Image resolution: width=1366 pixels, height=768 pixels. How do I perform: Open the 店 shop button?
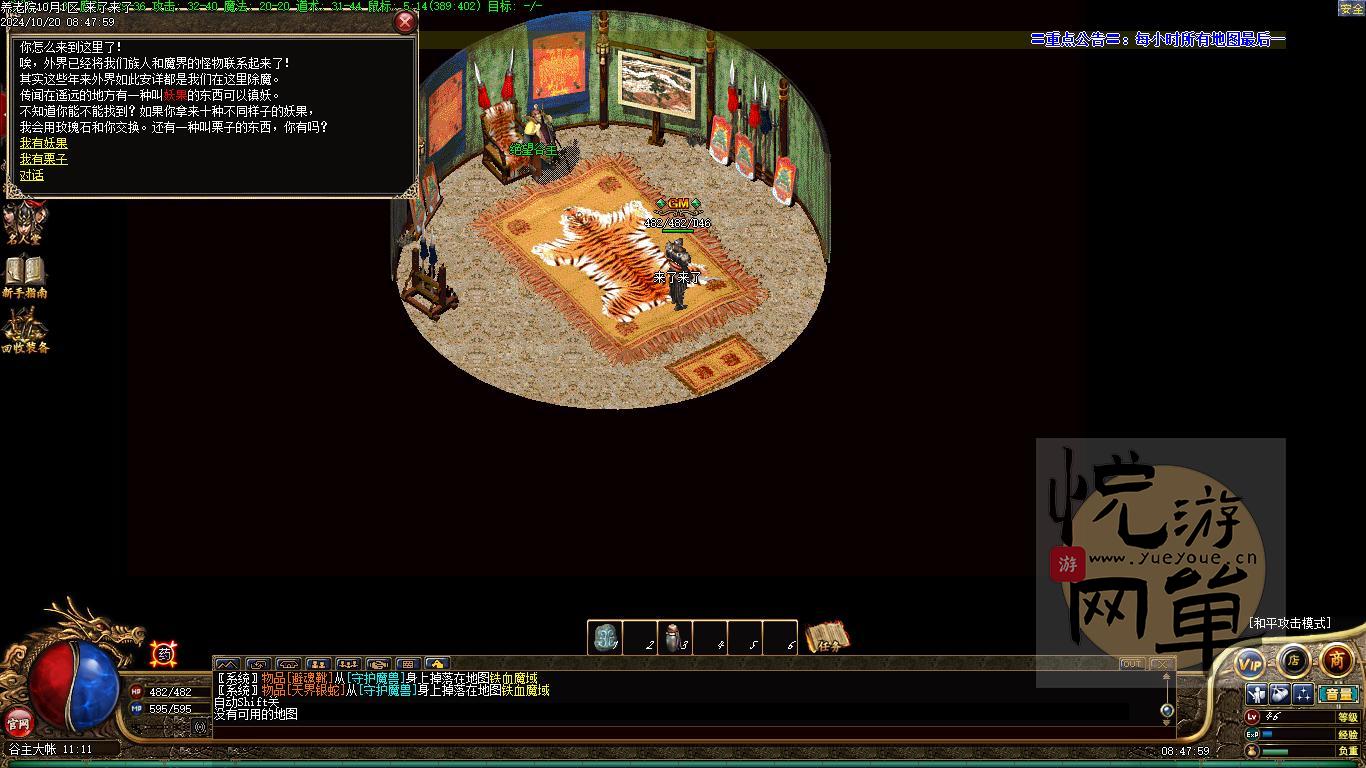coord(1293,660)
